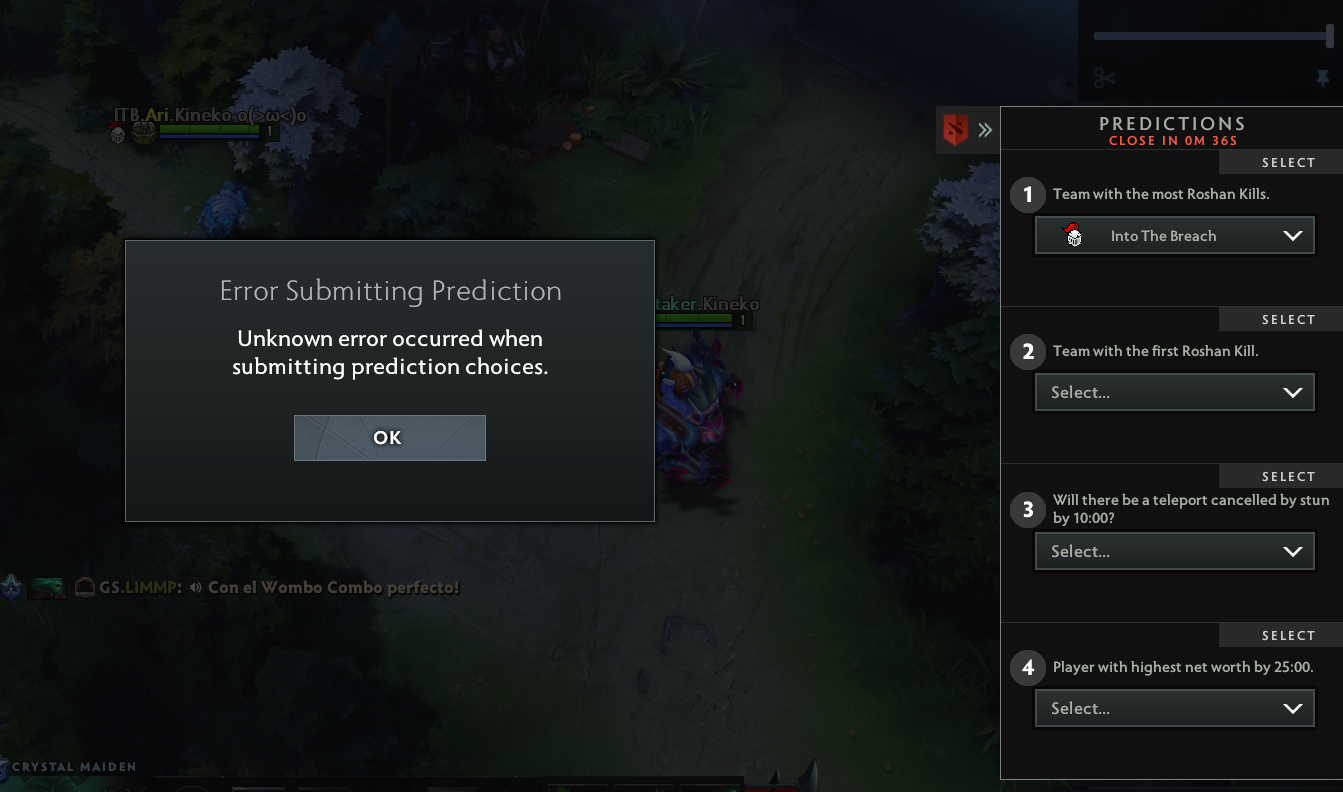The width and height of the screenshot is (1343, 792).
Task: Click the red Dota Plus shield icon
Action: (953, 129)
